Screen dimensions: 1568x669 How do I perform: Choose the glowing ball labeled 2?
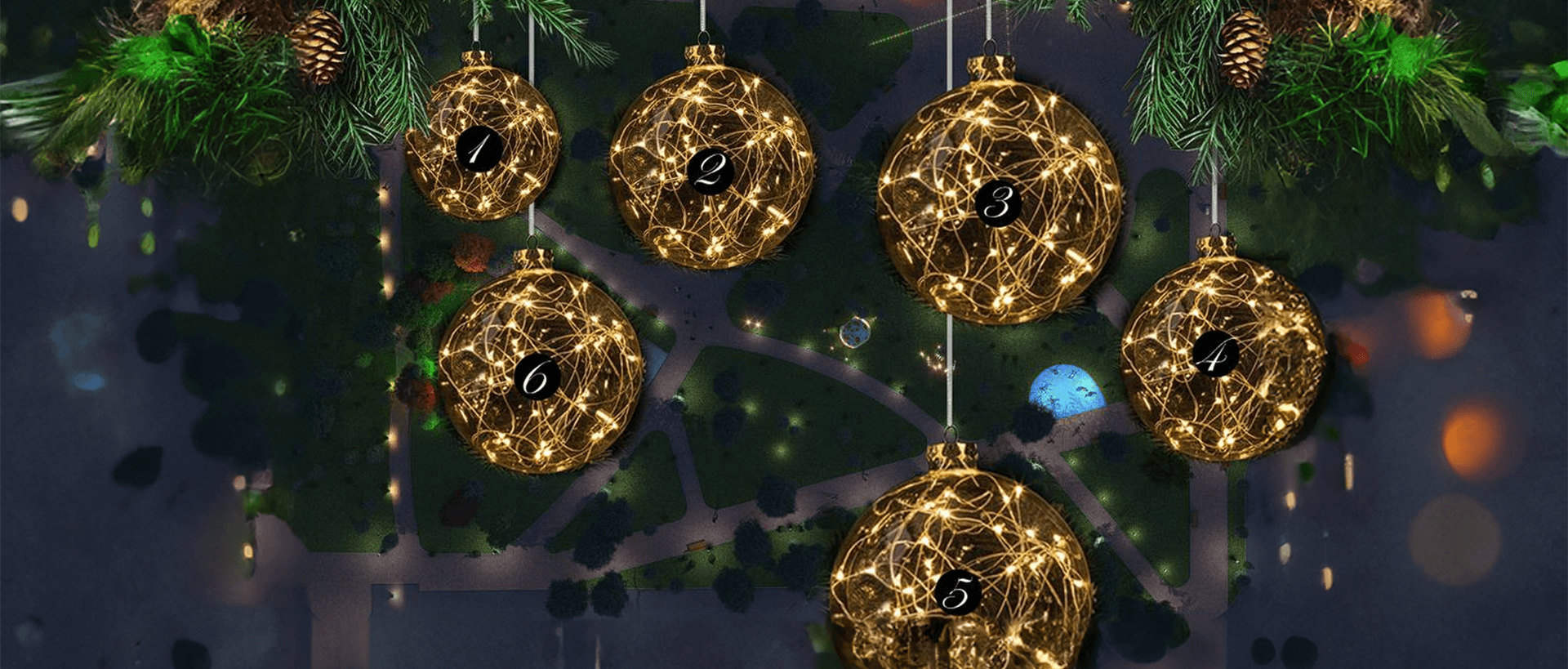click(x=711, y=170)
